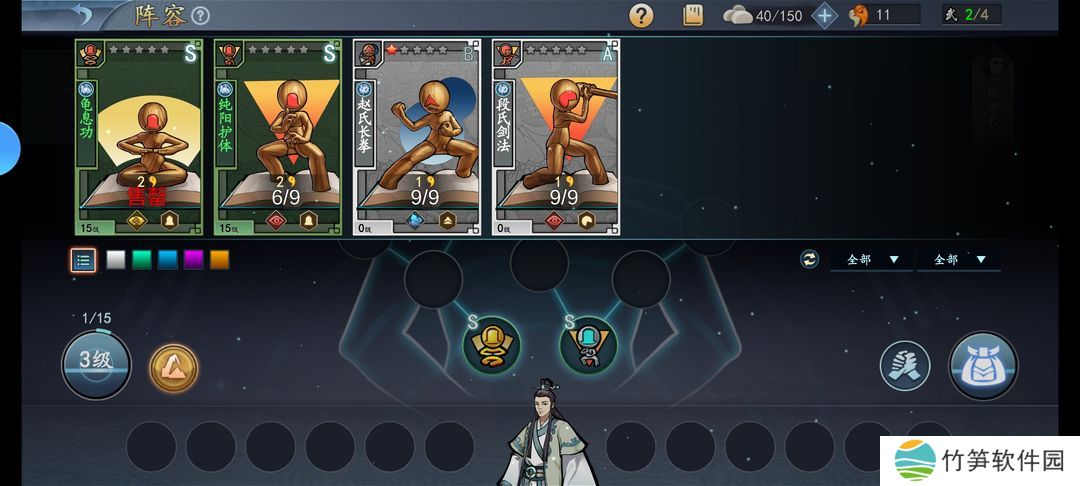Open the orange question mark help

[641, 16]
